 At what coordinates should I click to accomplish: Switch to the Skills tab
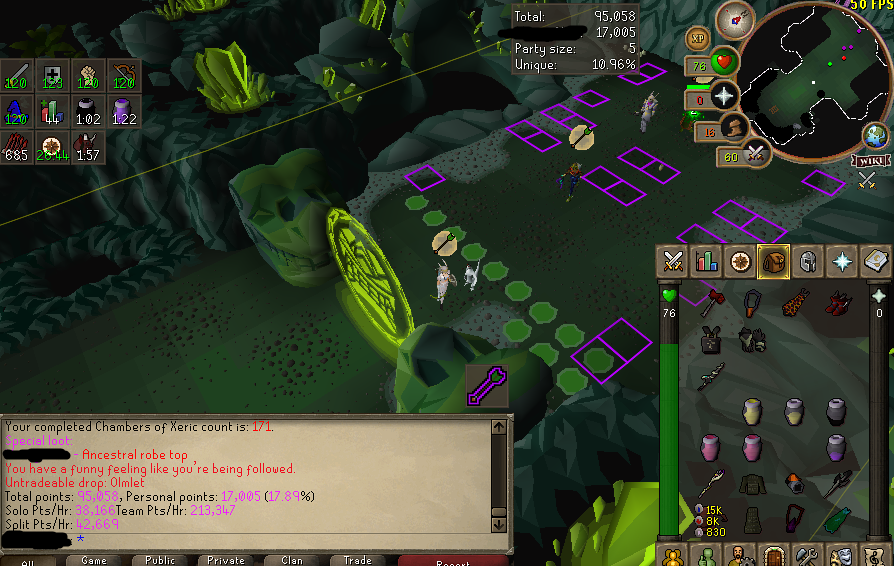coord(707,261)
